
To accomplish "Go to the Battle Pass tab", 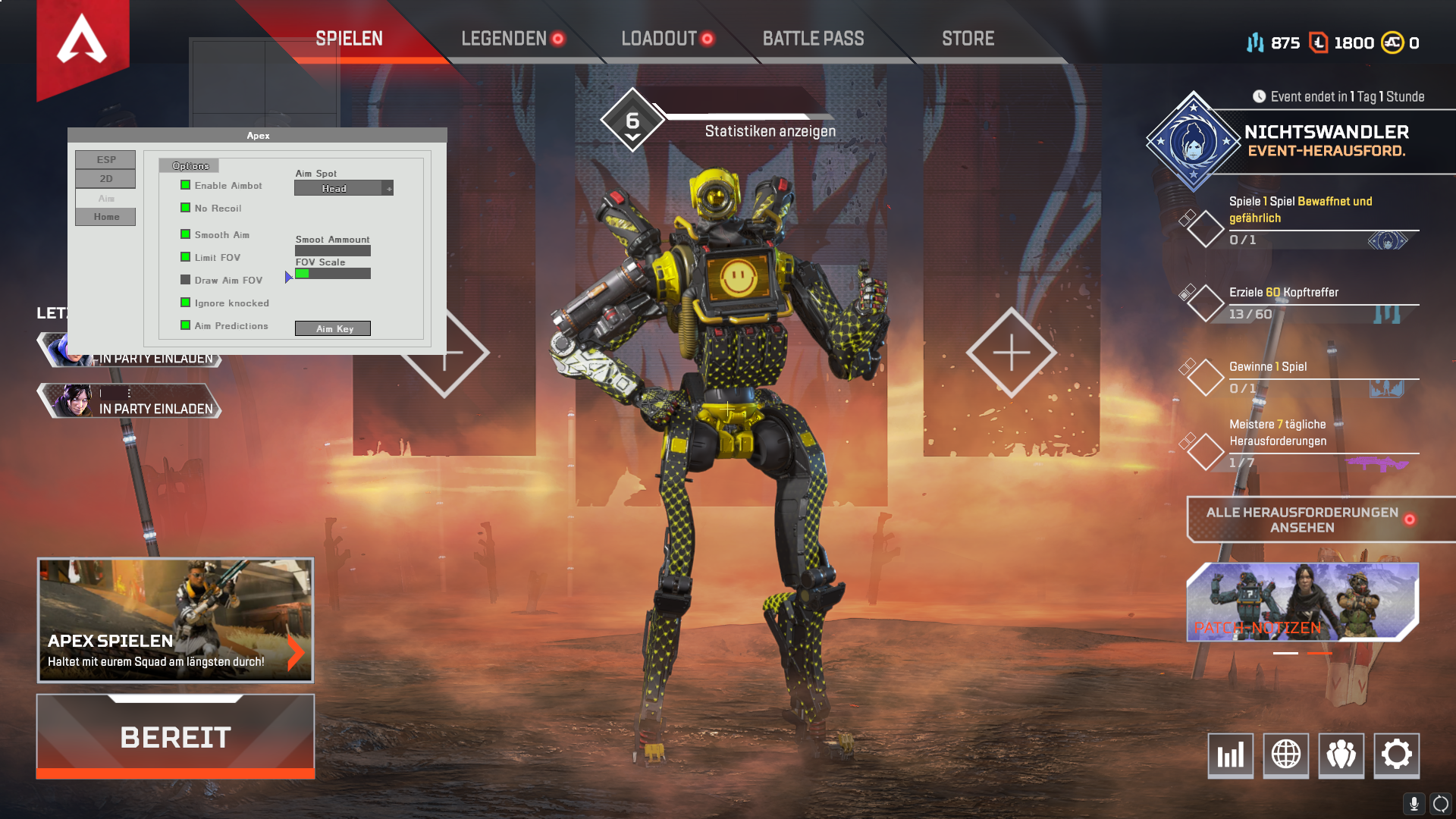I will 813,39.
